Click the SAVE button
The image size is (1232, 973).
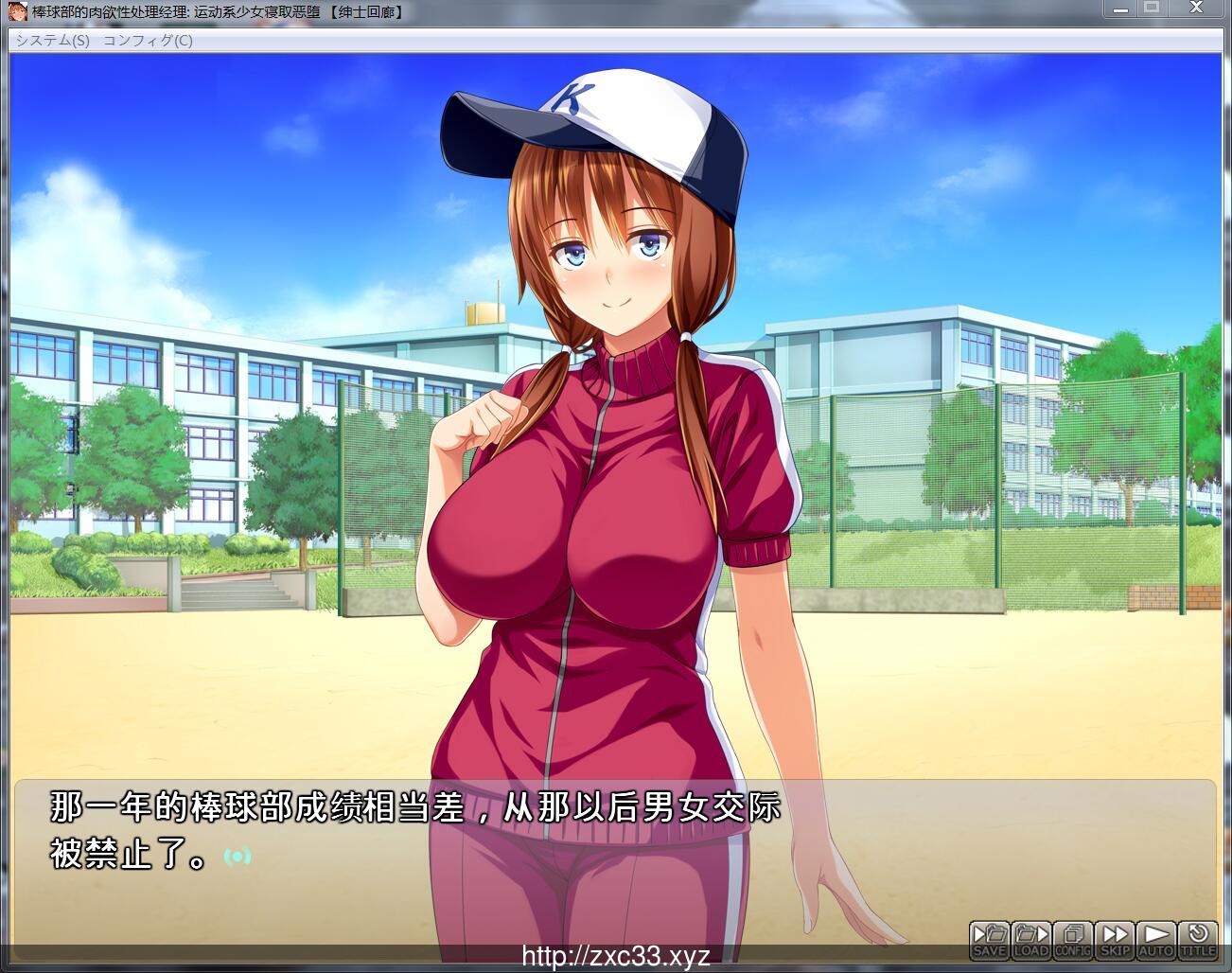coord(989,940)
